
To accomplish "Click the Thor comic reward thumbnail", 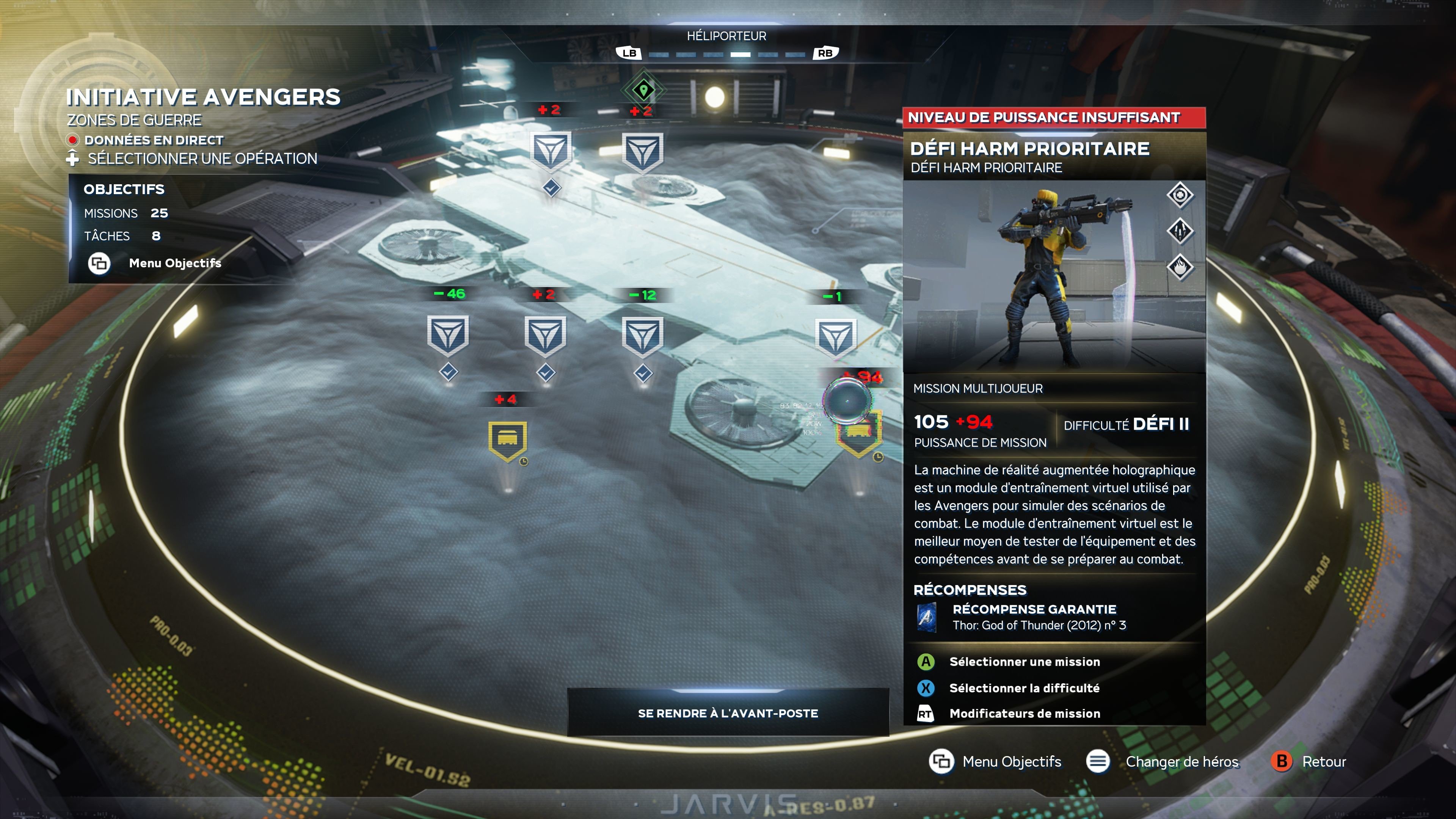I will point(926,617).
